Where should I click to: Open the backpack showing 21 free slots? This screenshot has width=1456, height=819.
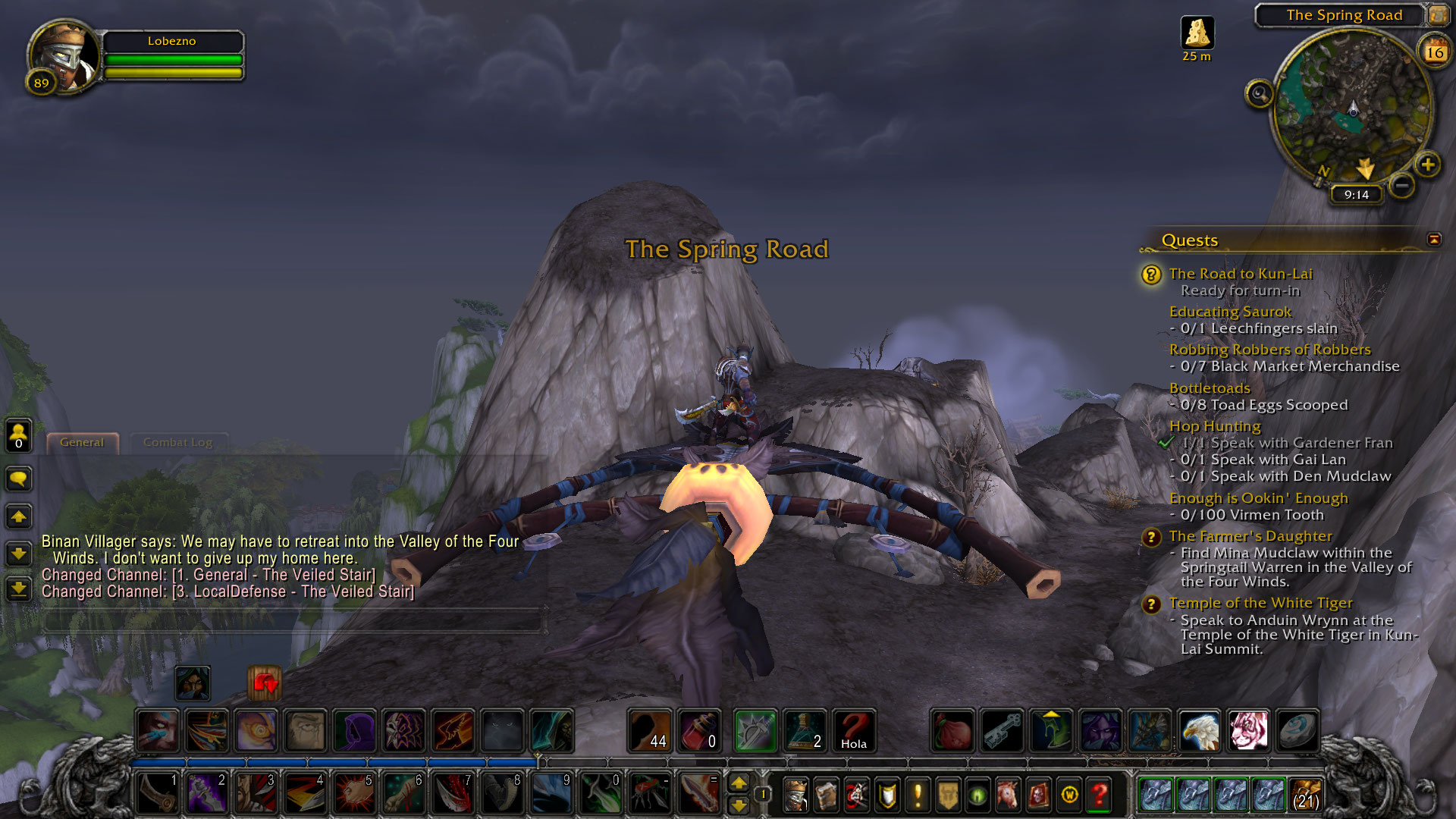1304,795
